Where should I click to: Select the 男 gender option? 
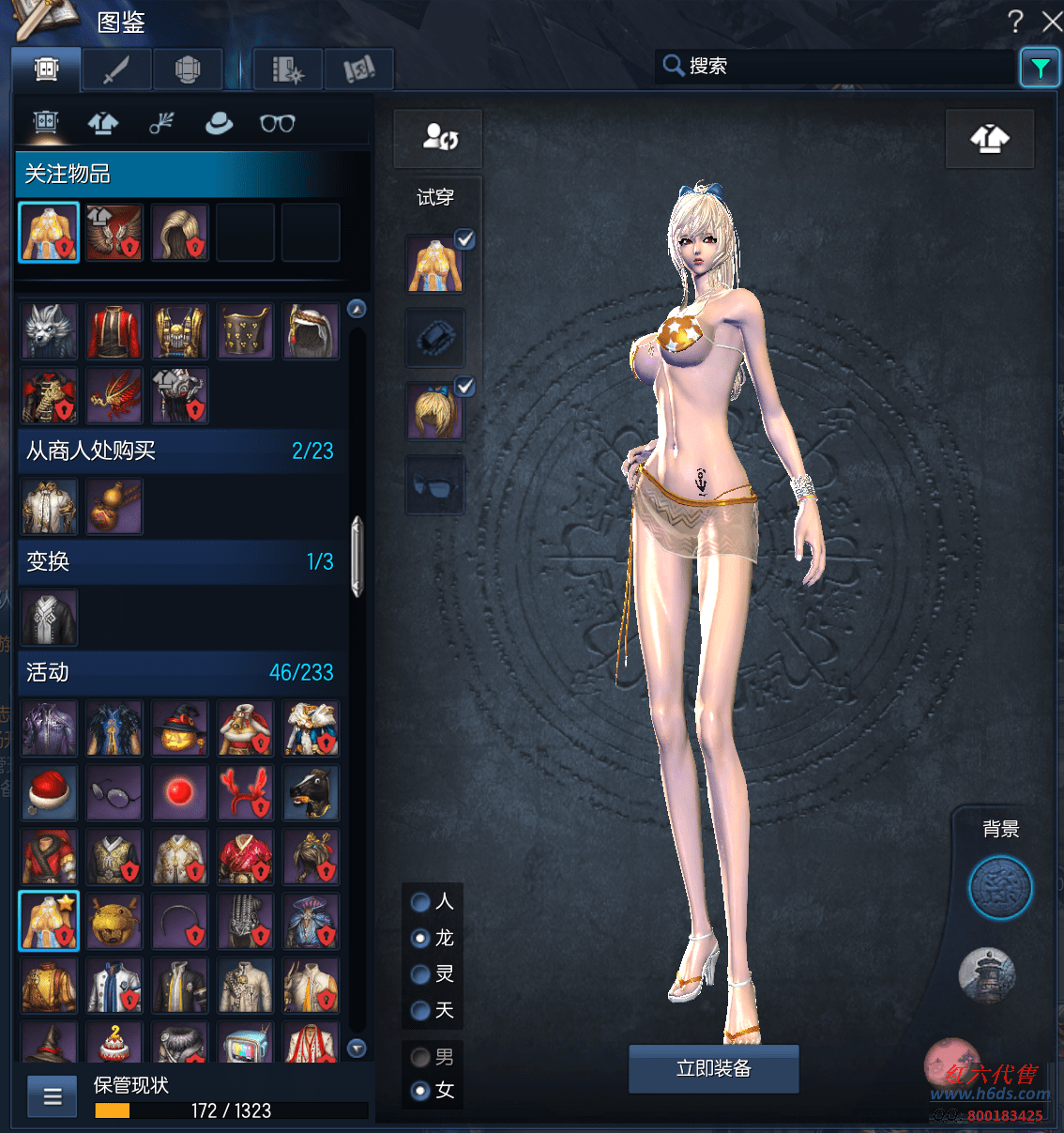click(421, 1057)
